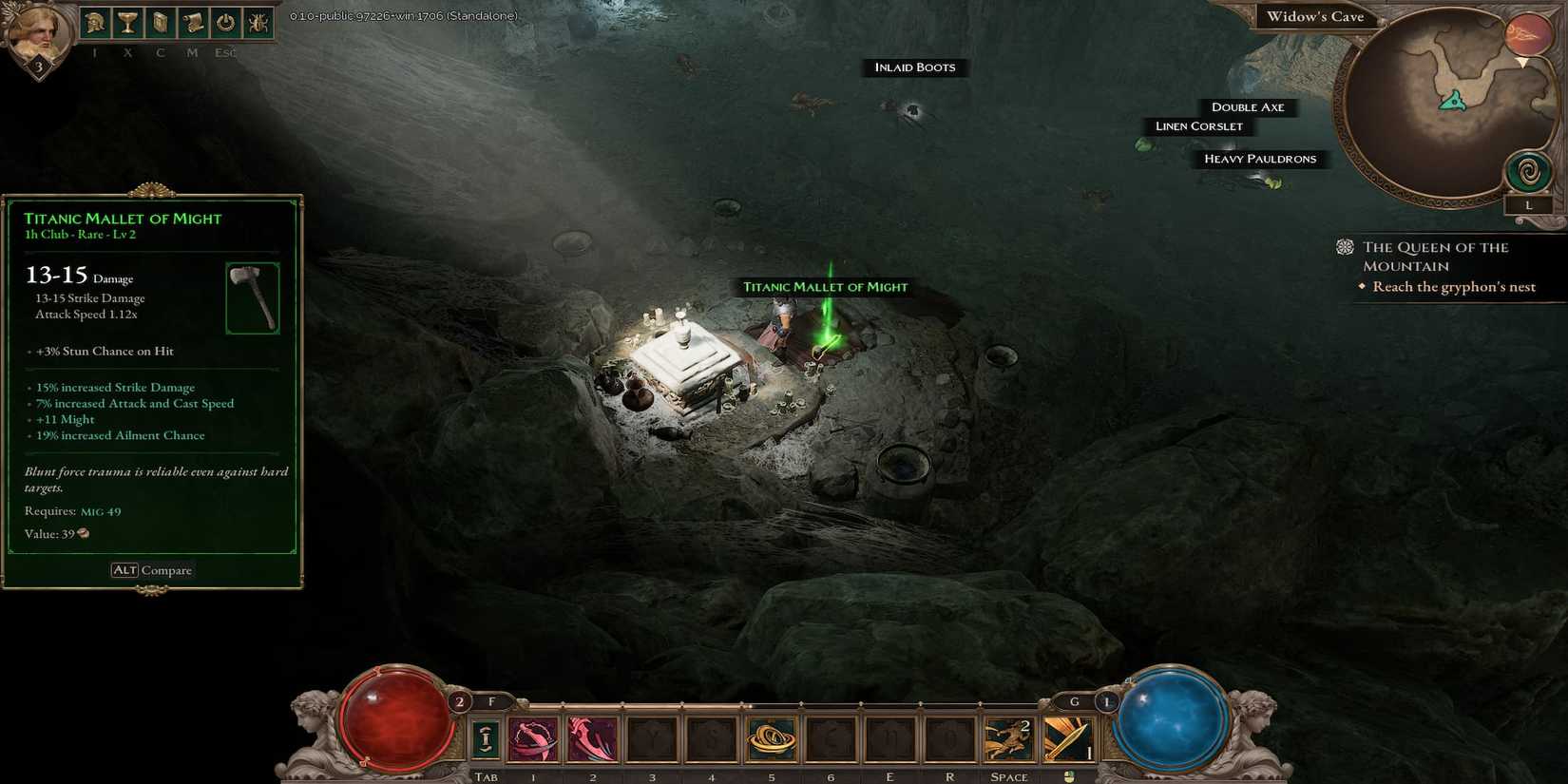This screenshot has height=784, width=1568.
Task: Click the quest objective Reach the gryphon's nest
Action: 1453,286
